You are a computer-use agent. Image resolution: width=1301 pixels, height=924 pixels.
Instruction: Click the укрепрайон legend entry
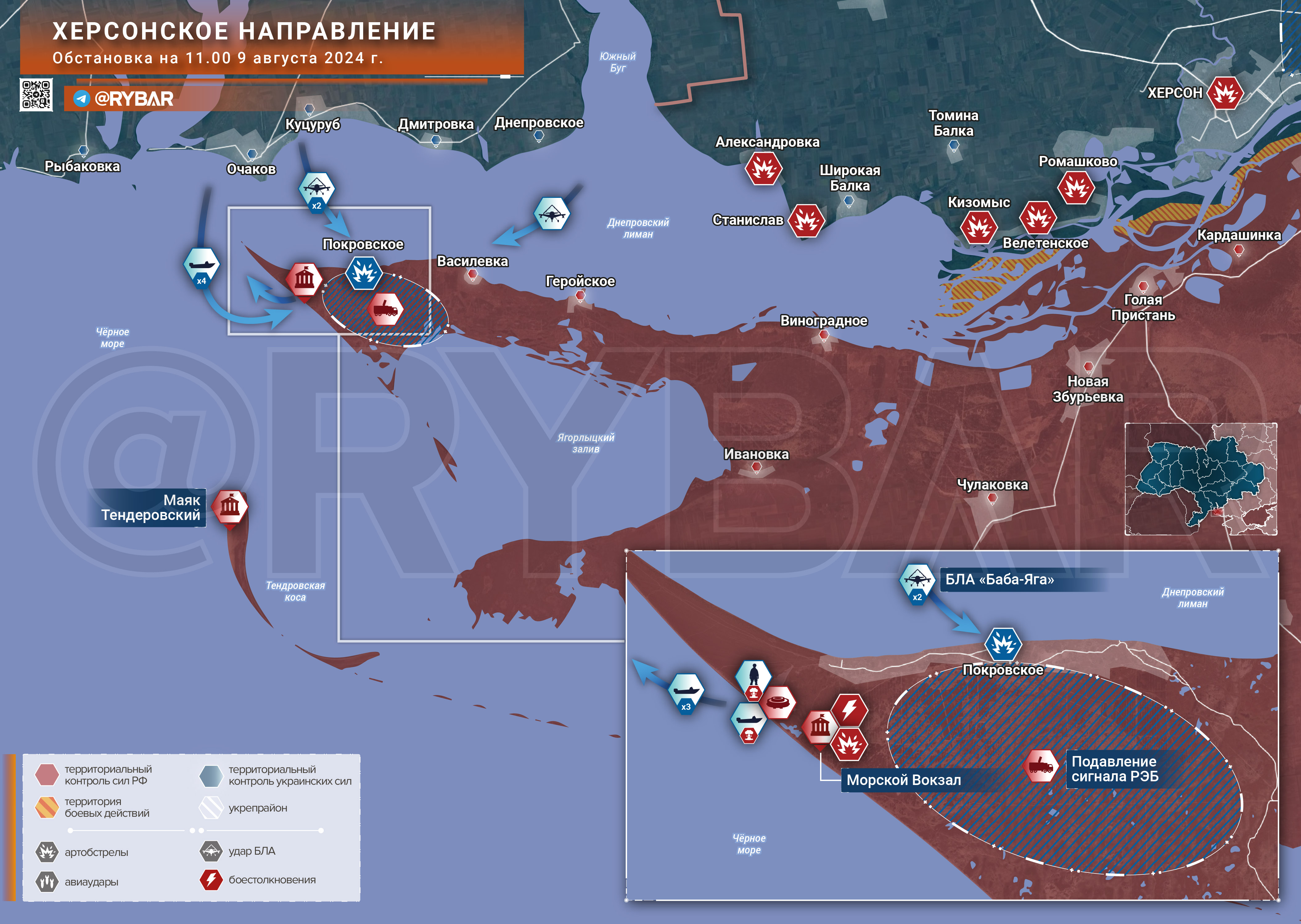(x=257, y=808)
